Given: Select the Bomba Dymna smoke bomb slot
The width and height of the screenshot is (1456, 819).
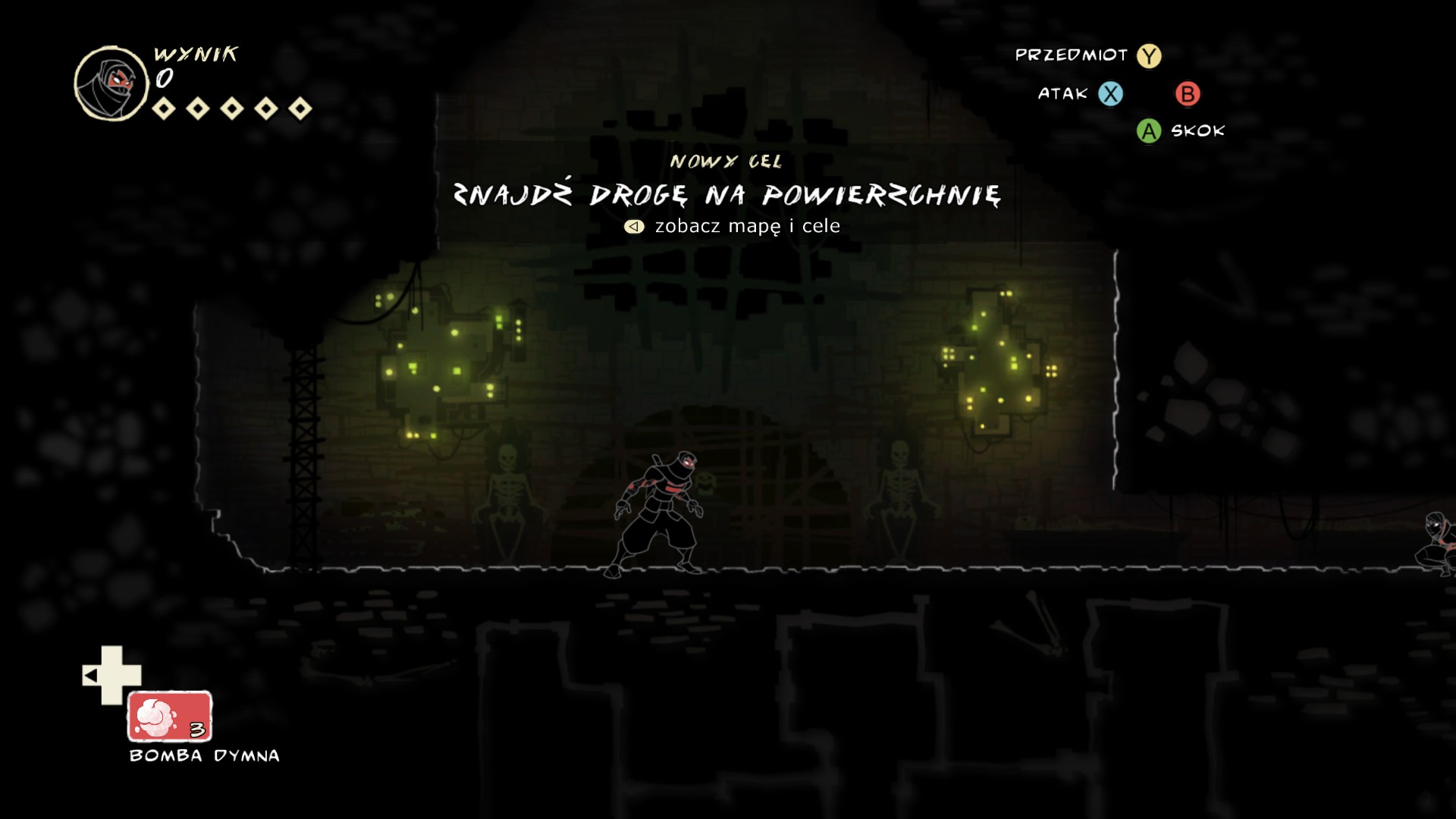Looking at the screenshot, I should click(x=169, y=716).
